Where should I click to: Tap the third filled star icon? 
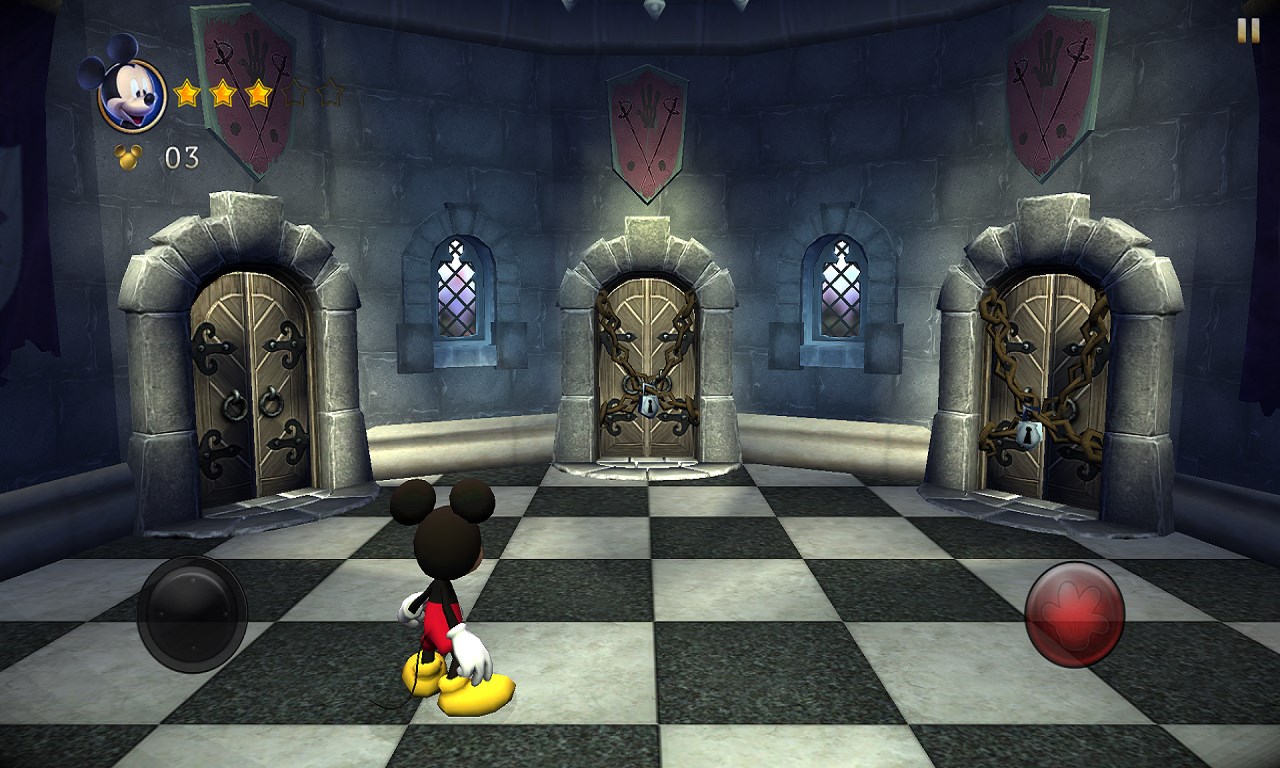[x=258, y=93]
